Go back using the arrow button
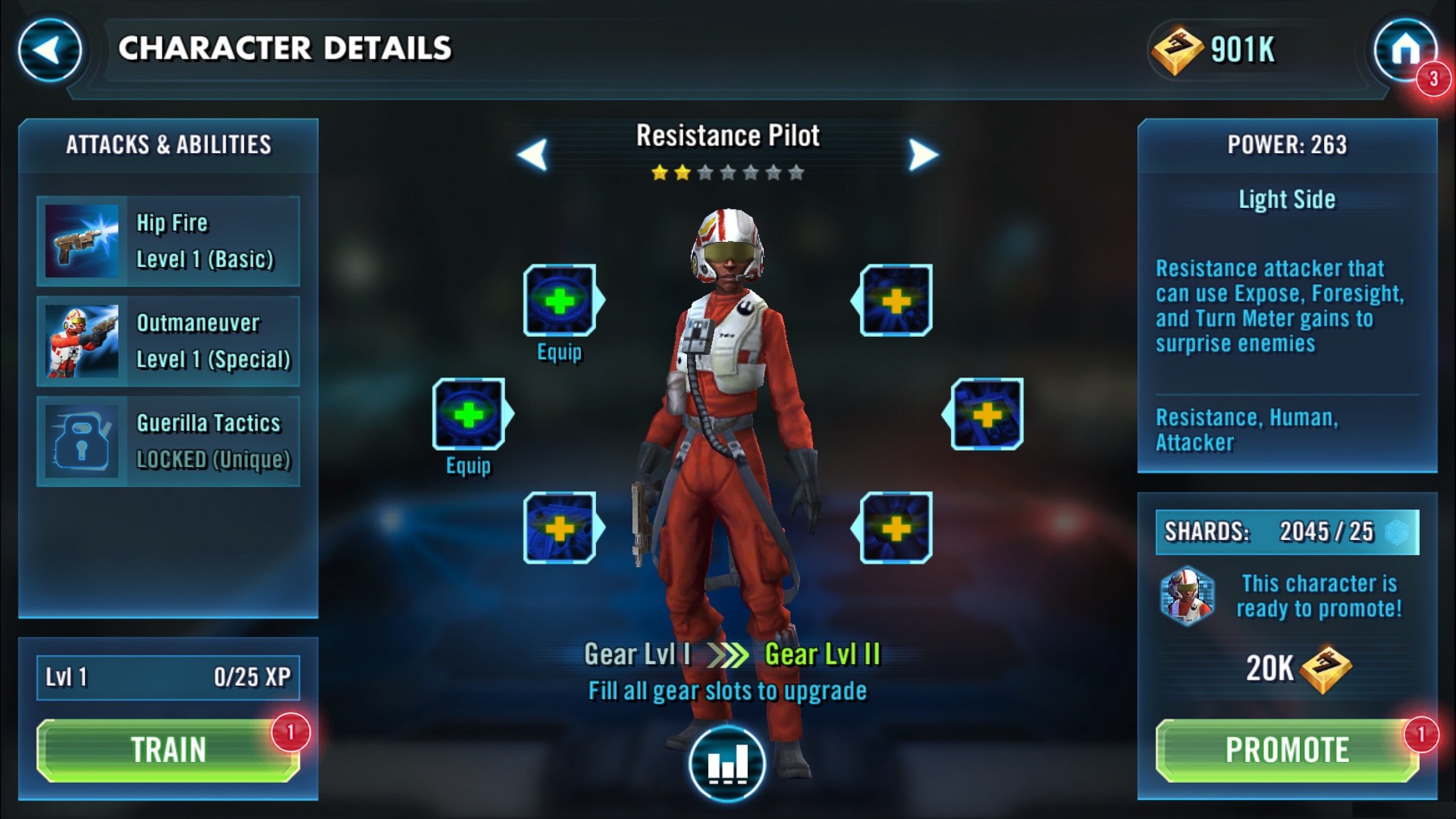The image size is (1456, 819). click(x=49, y=50)
